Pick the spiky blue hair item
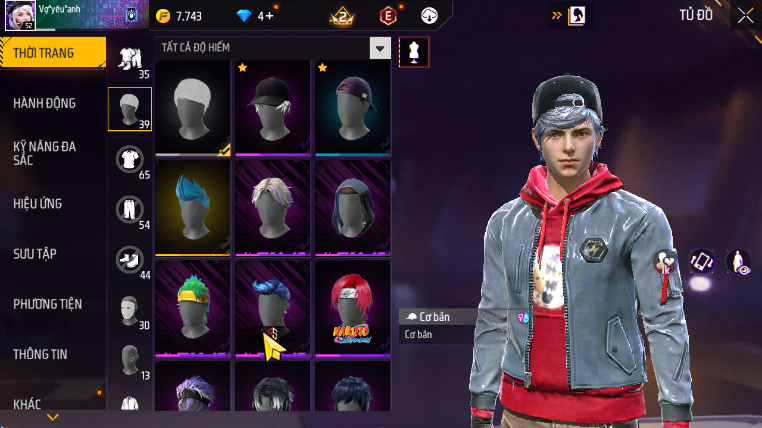The height and width of the screenshot is (428, 762). coord(193,207)
